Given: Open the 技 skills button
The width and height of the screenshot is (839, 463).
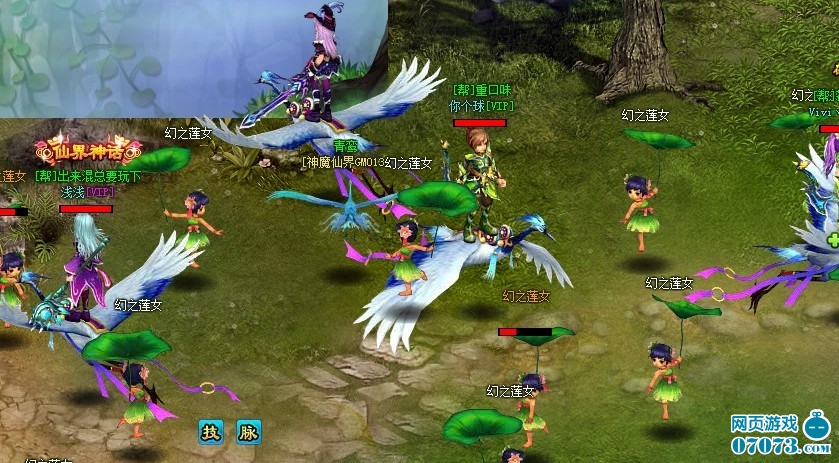Looking at the screenshot, I should point(210,432).
